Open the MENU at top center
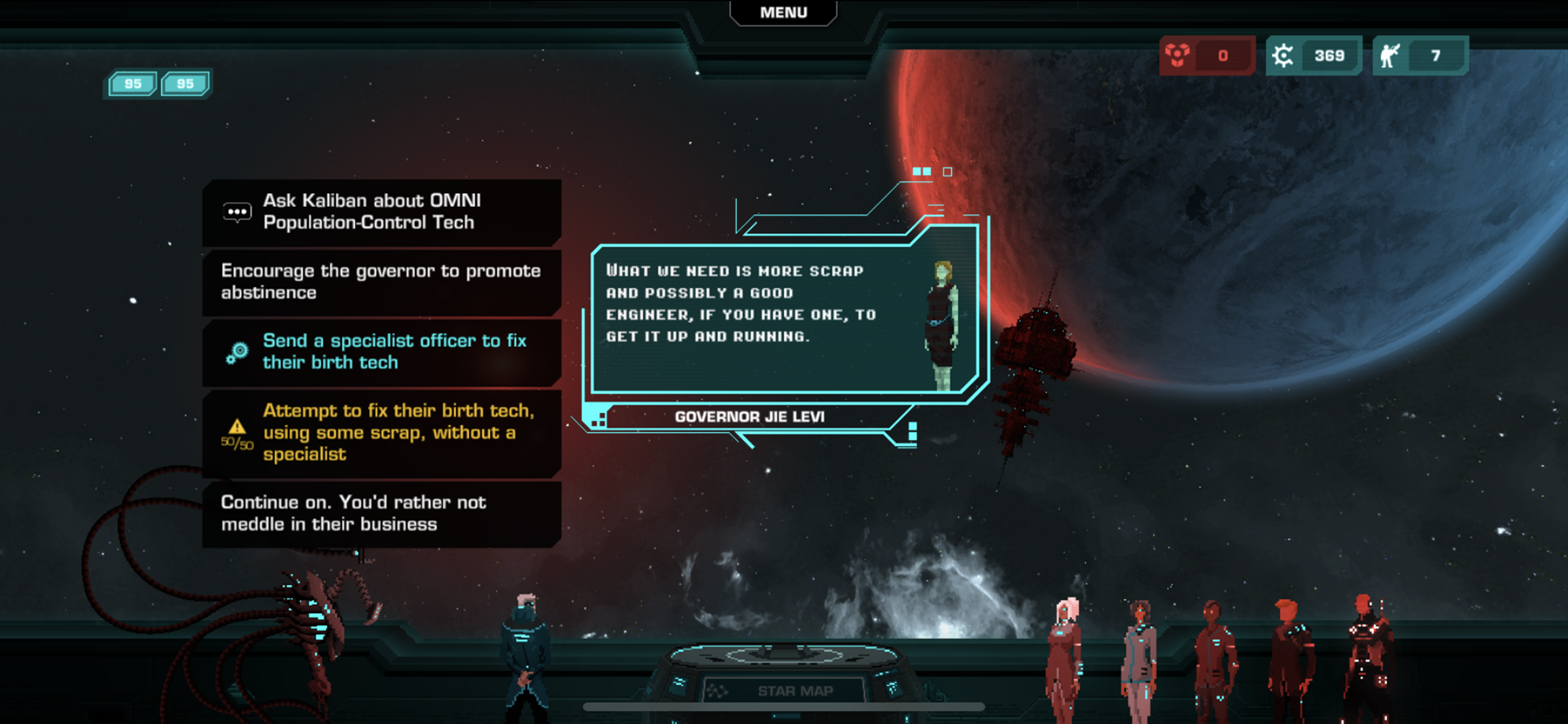Image resolution: width=1568 pixels, height=724 pixels. [783, 13]
